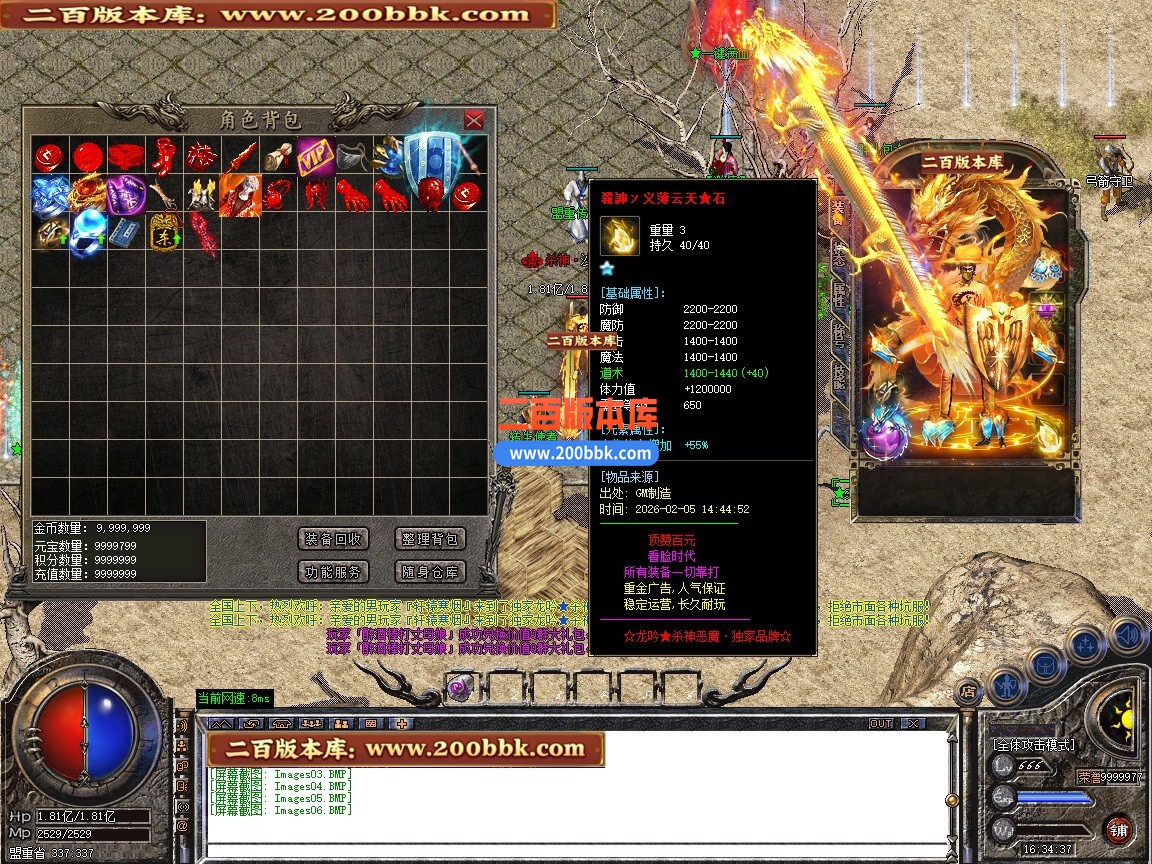Select the glowing blue orb ring item
Image resolution: width=1152 pixels, height=864 pixels.
tap(86, 232)
